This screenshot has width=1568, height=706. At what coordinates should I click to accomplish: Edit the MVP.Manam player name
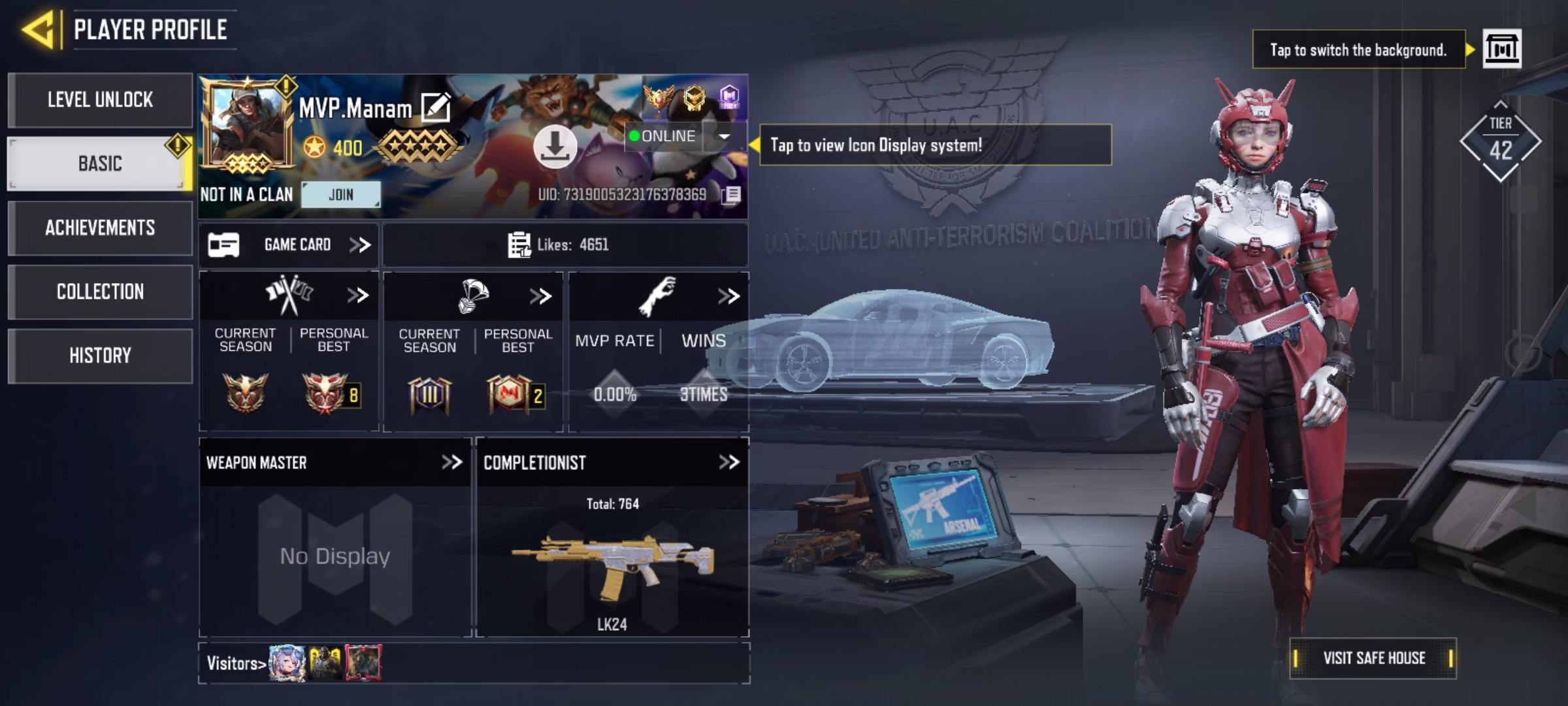coord(436,108)
